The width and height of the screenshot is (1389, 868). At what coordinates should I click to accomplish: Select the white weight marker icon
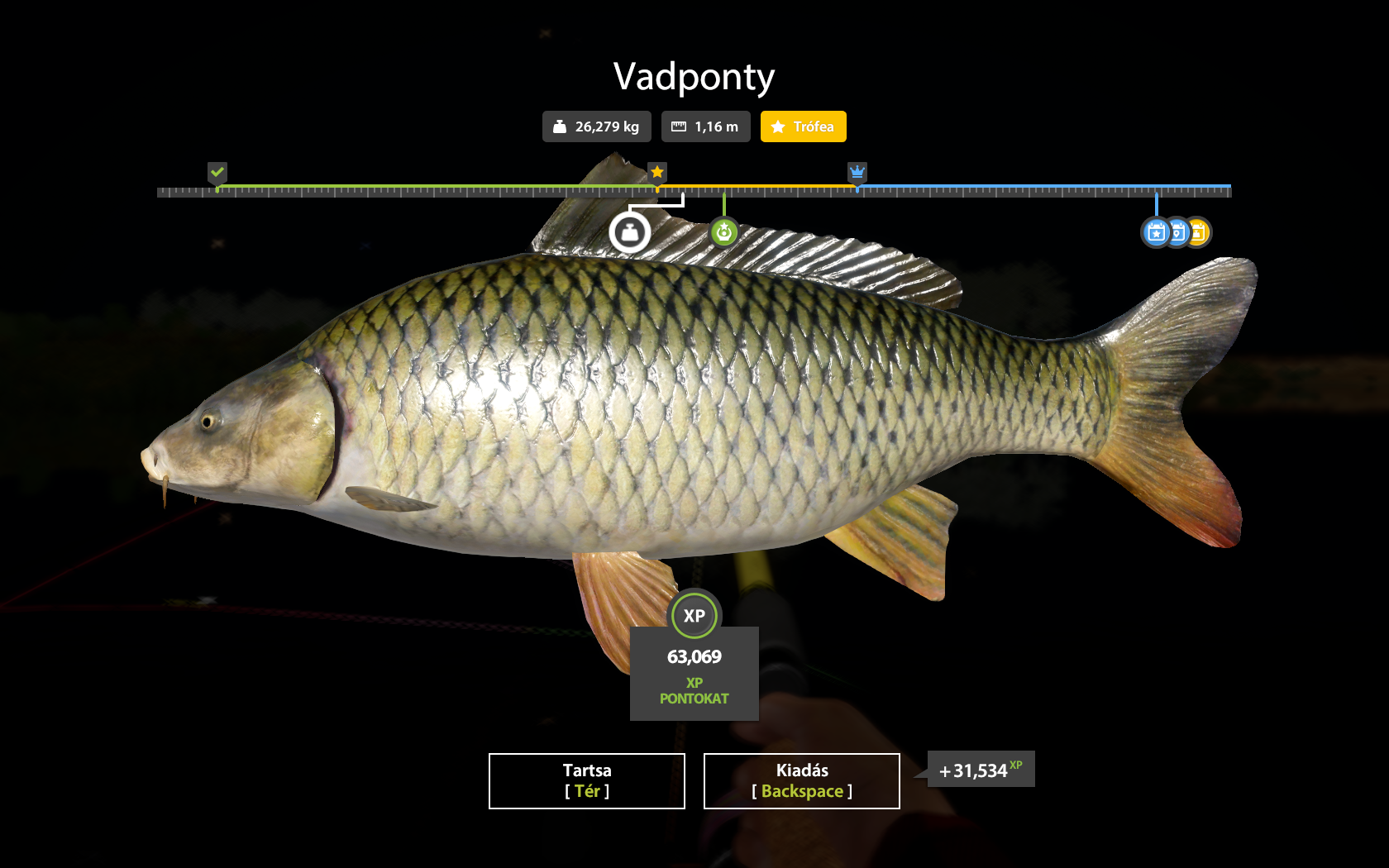630,233
